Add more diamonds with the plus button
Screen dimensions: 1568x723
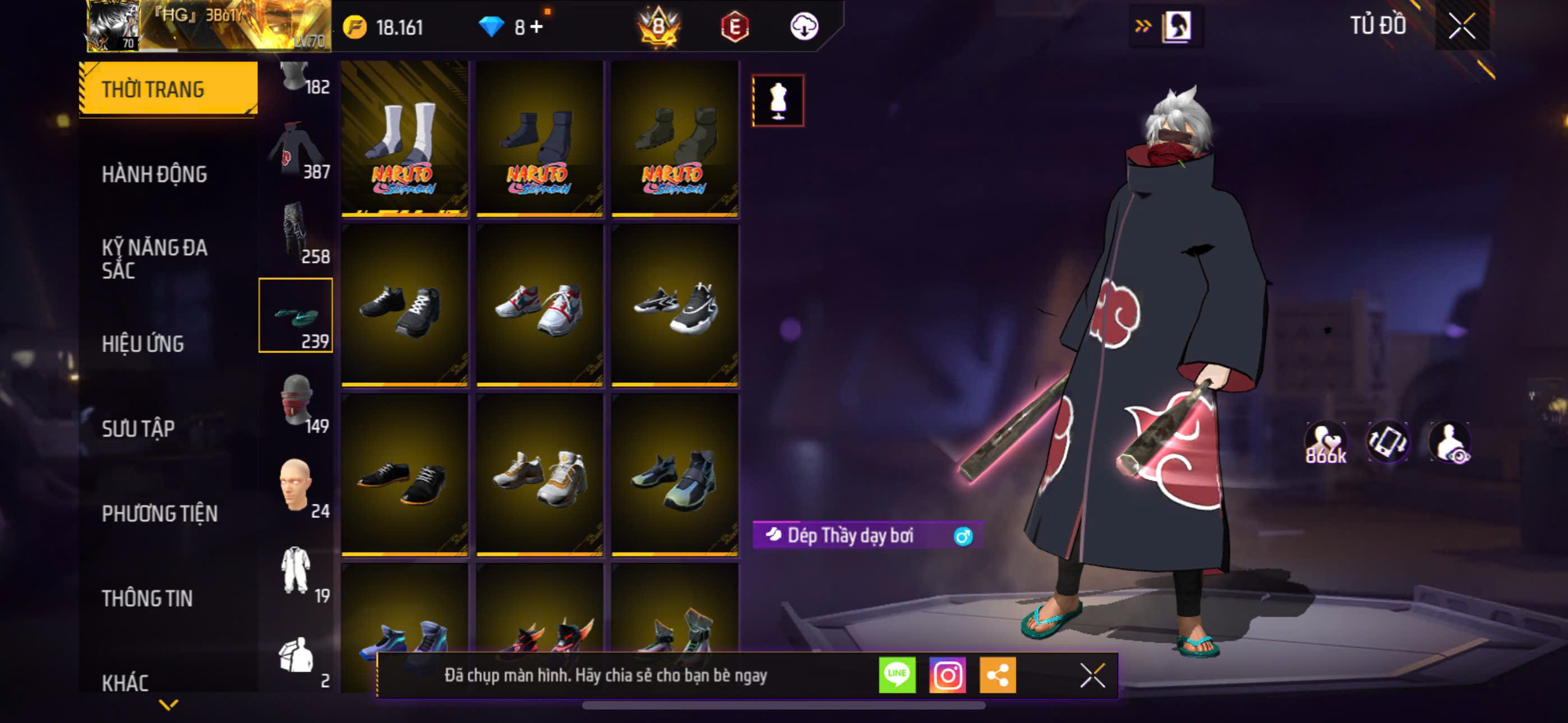click(536, 27)
